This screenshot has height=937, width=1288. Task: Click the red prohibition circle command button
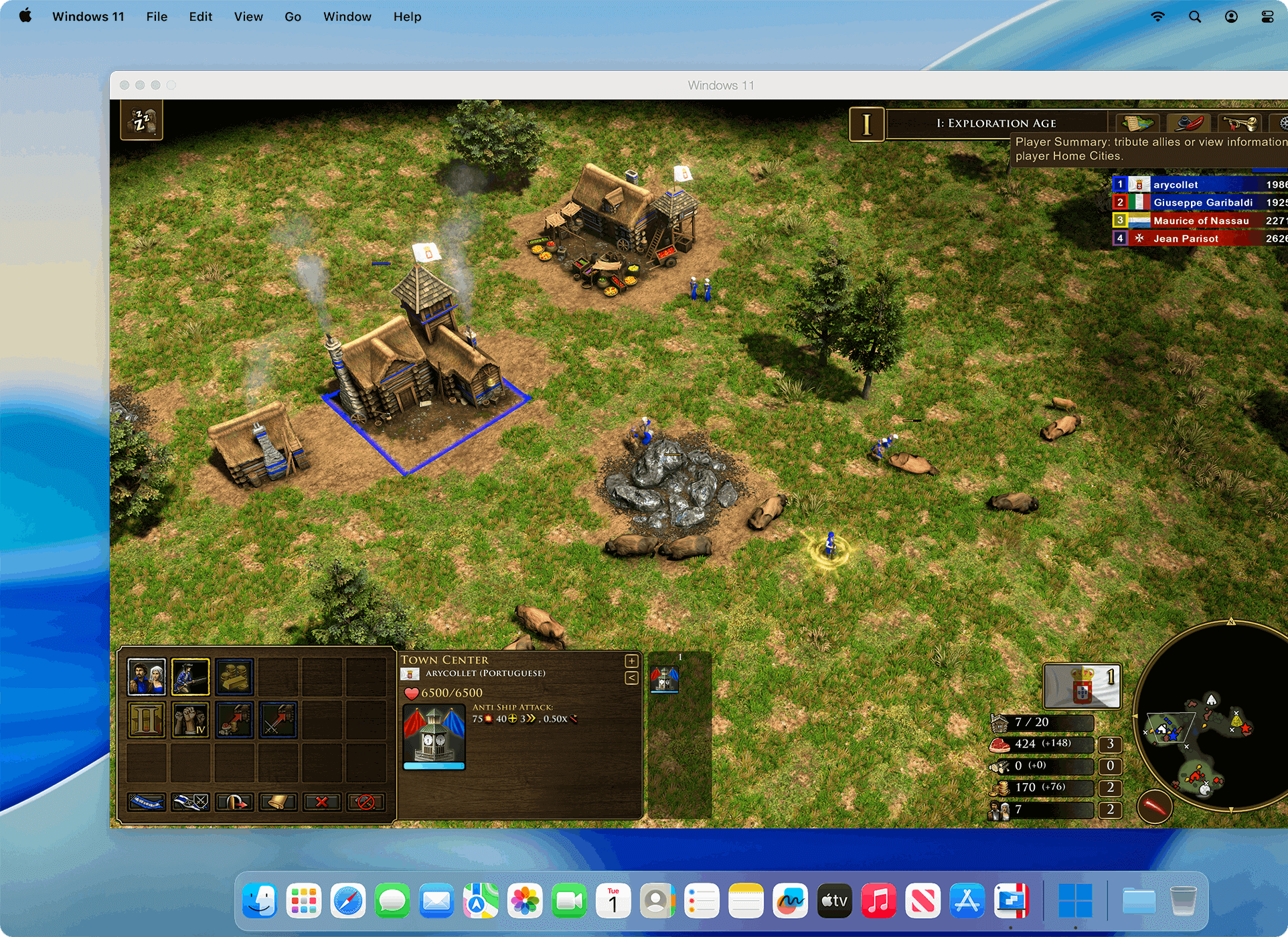click(366, 801)
